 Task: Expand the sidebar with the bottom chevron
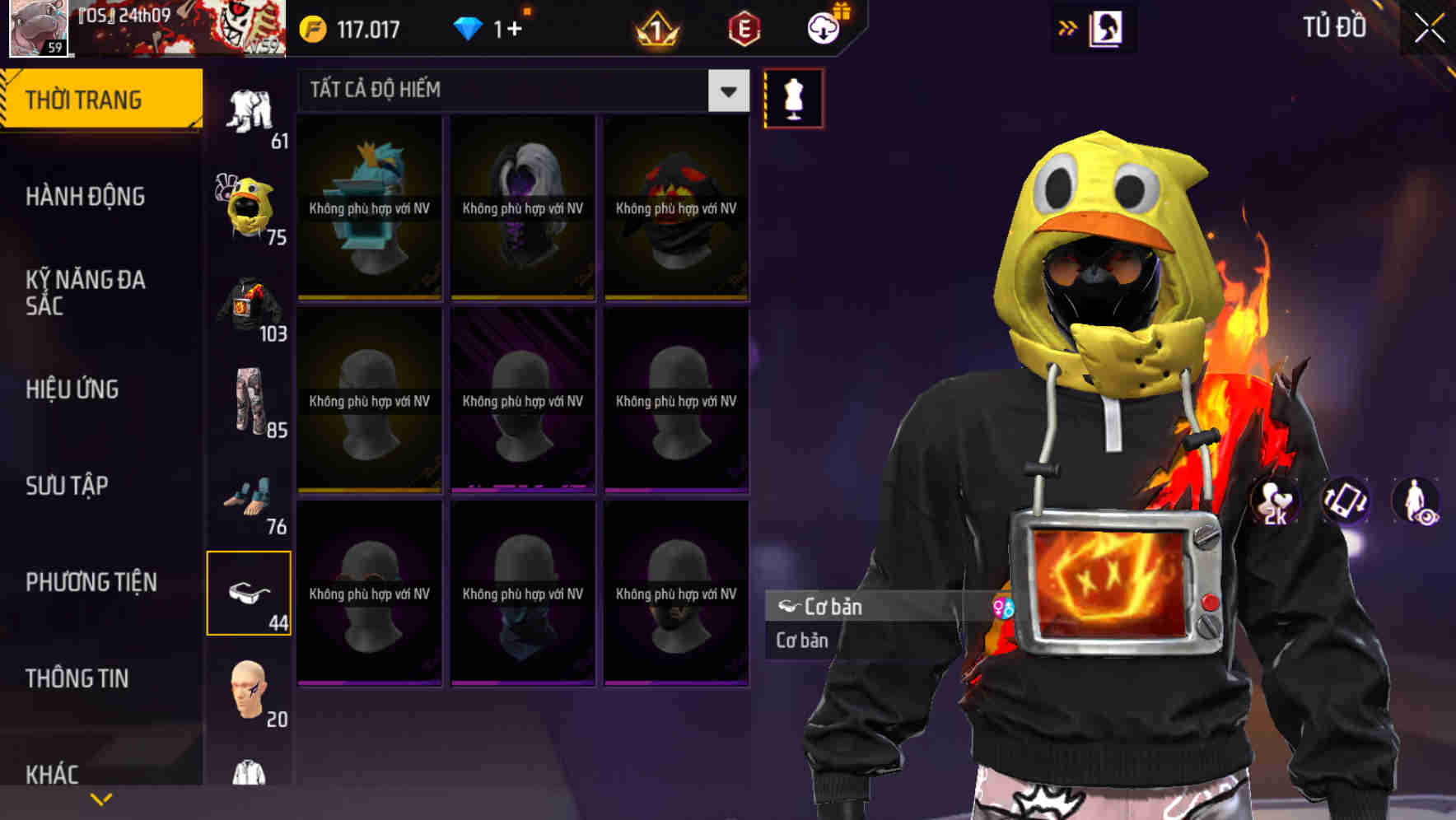coord(101,797)
